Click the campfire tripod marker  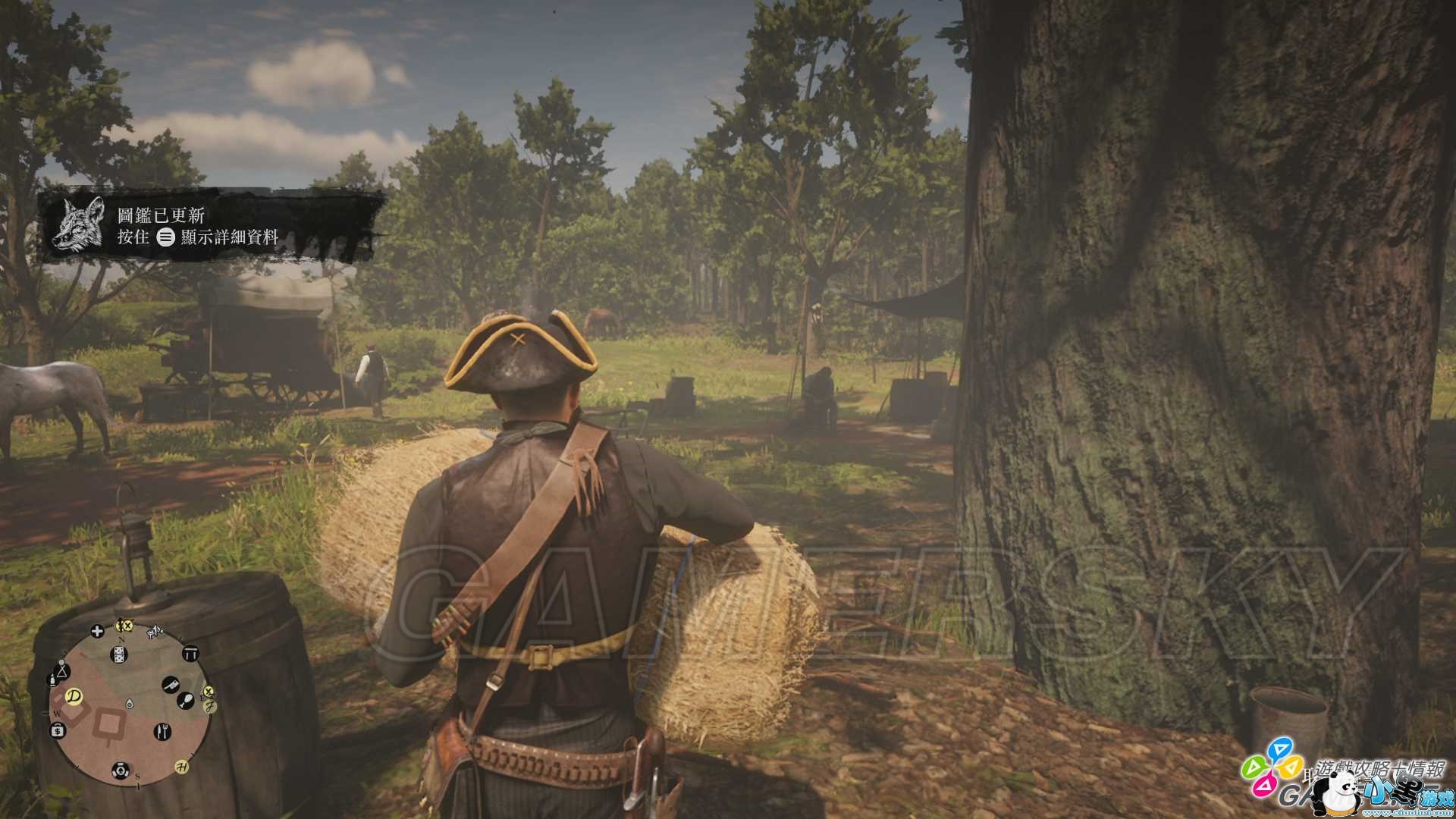tap(62, 670)
